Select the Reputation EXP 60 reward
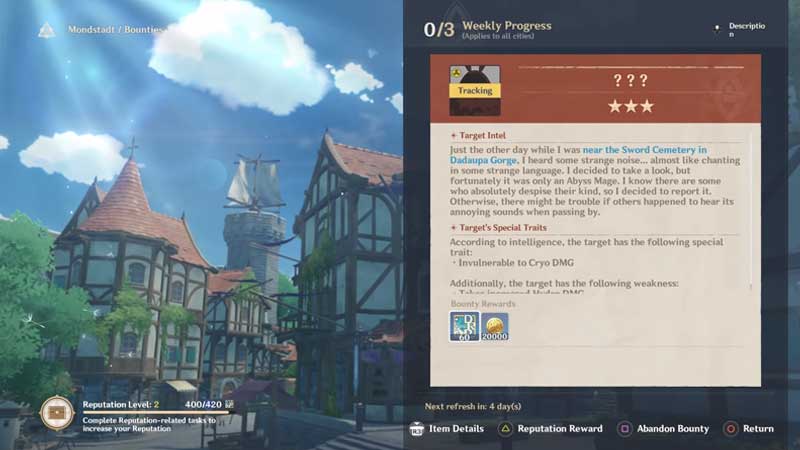Viewport: 800px width, 450px height. [463, 327]
